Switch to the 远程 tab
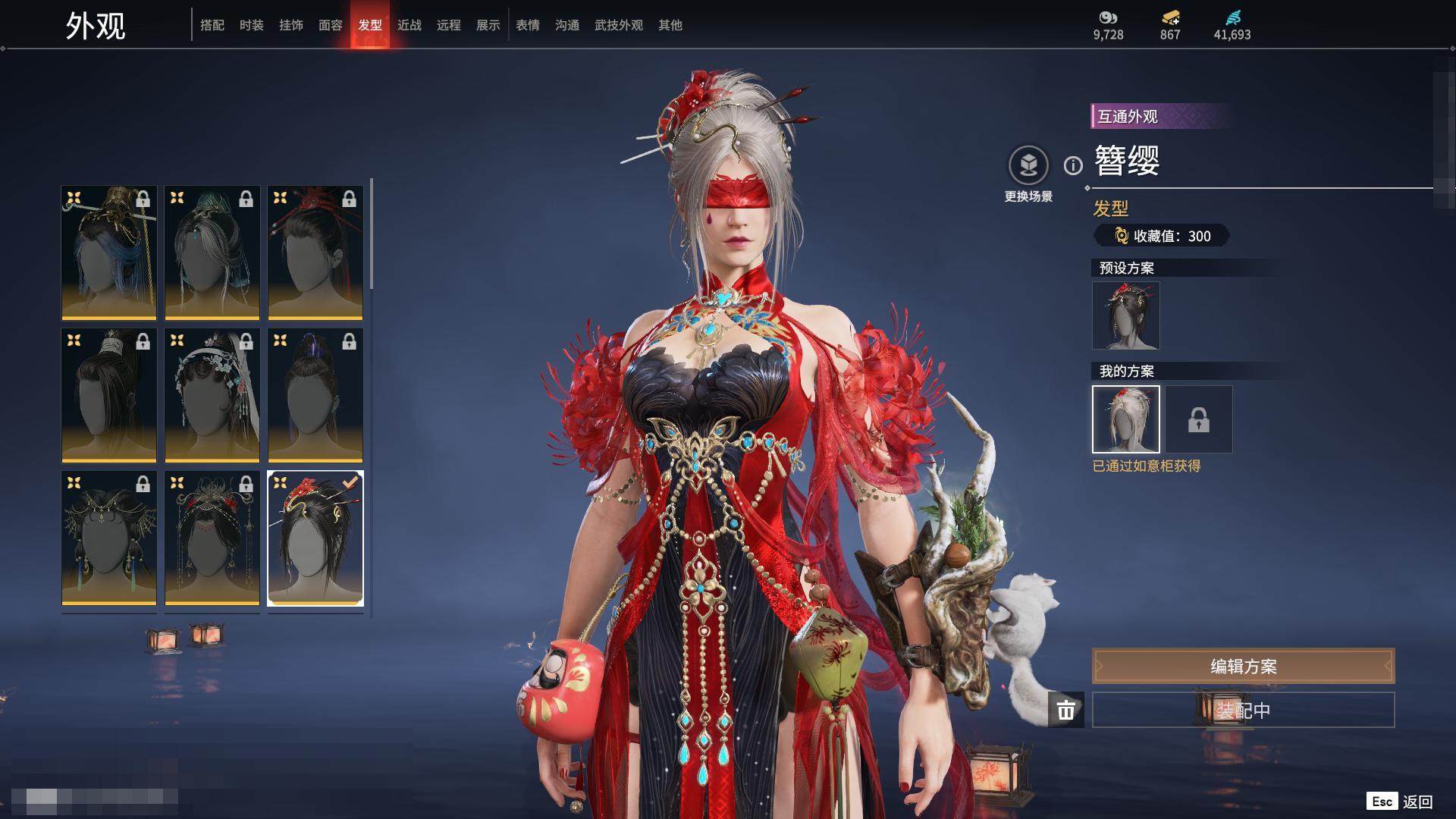Viewport: 1456px width, 819px height. point(449,25)
